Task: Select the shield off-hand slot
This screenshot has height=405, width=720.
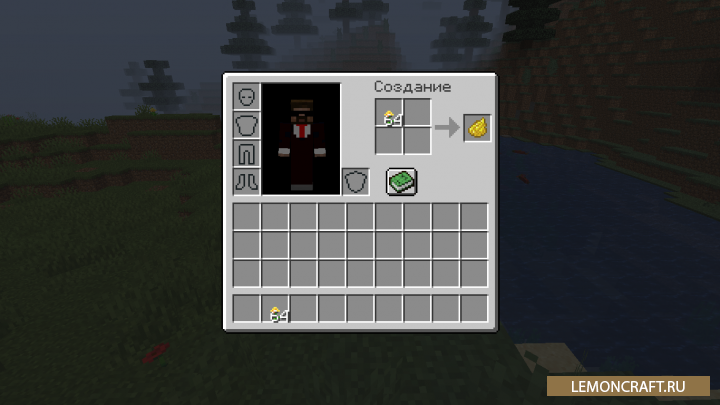Action: click(355, 181)
